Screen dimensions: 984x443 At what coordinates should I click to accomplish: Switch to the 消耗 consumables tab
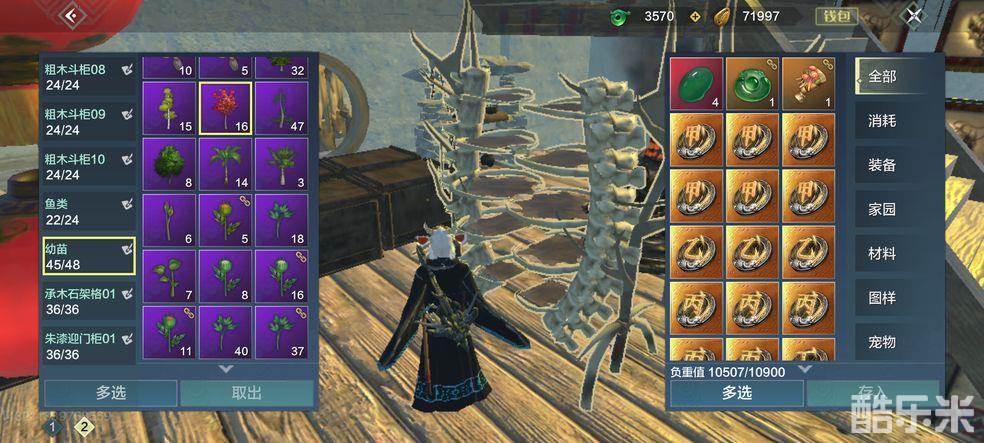coord(882,121)
